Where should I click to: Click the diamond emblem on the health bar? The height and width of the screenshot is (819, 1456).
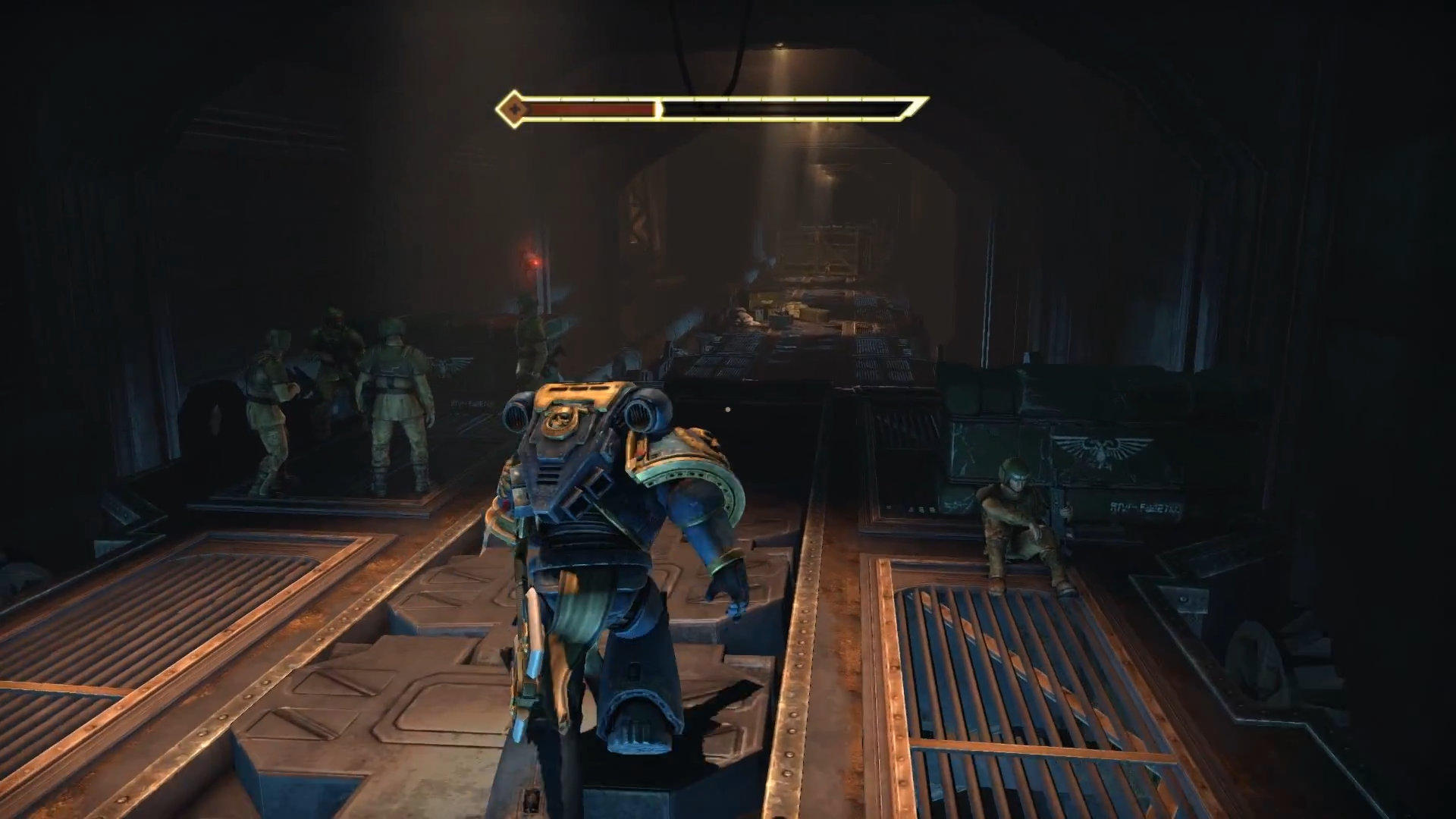pyautogui.click(x=516, y=108)
